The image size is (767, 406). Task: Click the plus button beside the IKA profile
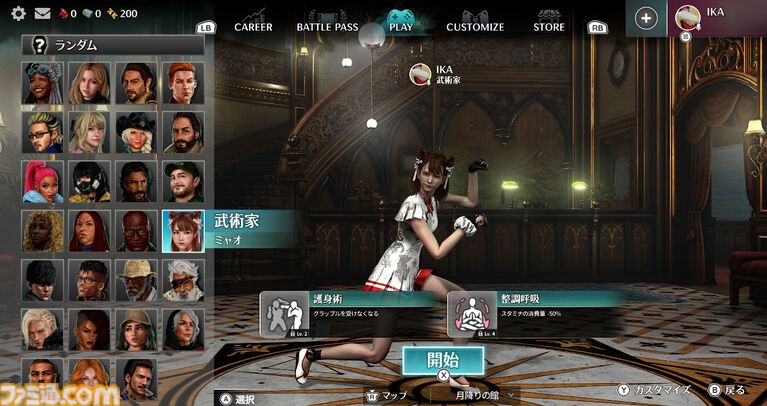[x=647, y=18]
